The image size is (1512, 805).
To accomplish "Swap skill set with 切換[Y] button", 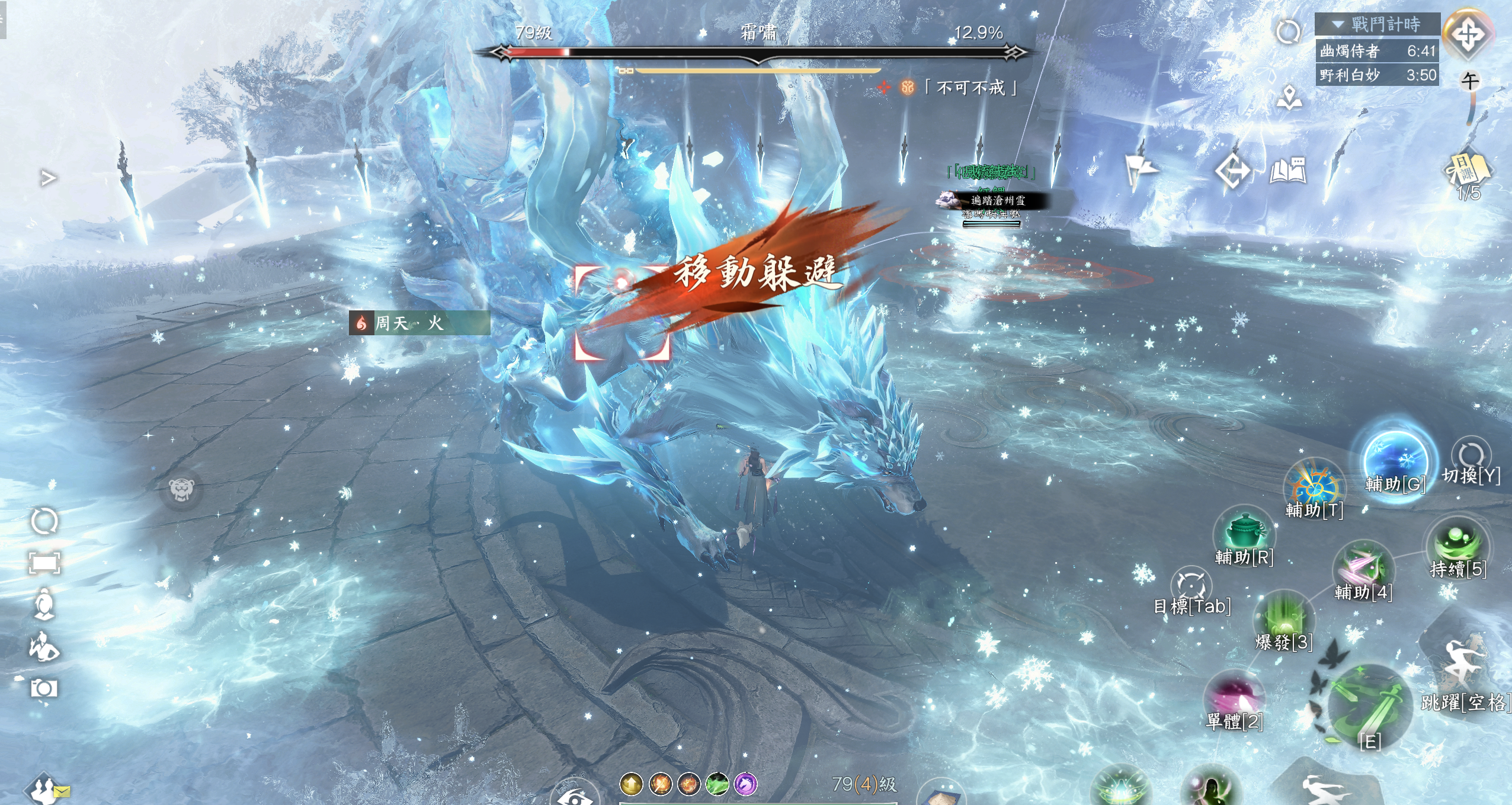I will [1471, 457].
